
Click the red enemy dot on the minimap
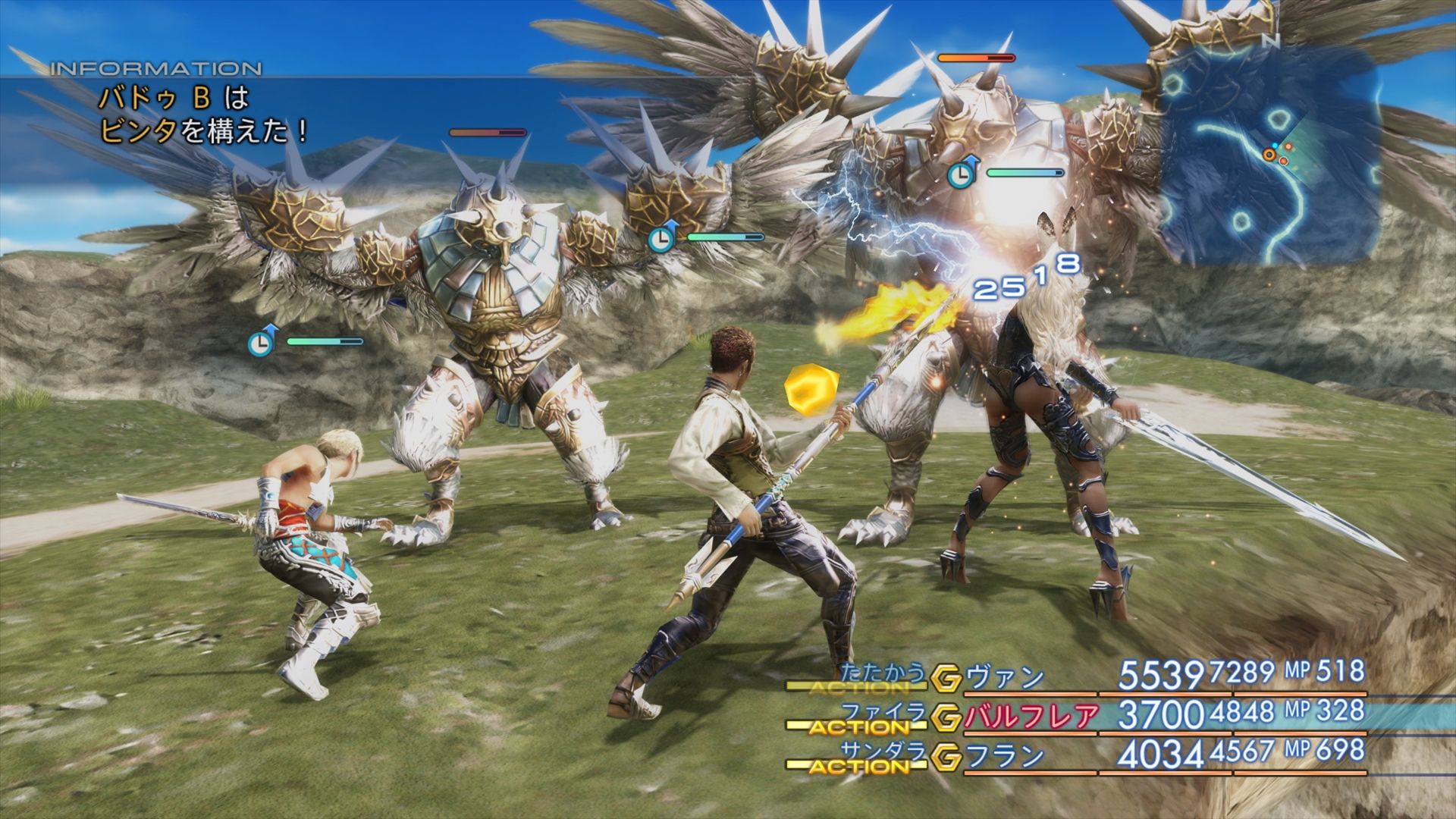tap(1288, 146)
